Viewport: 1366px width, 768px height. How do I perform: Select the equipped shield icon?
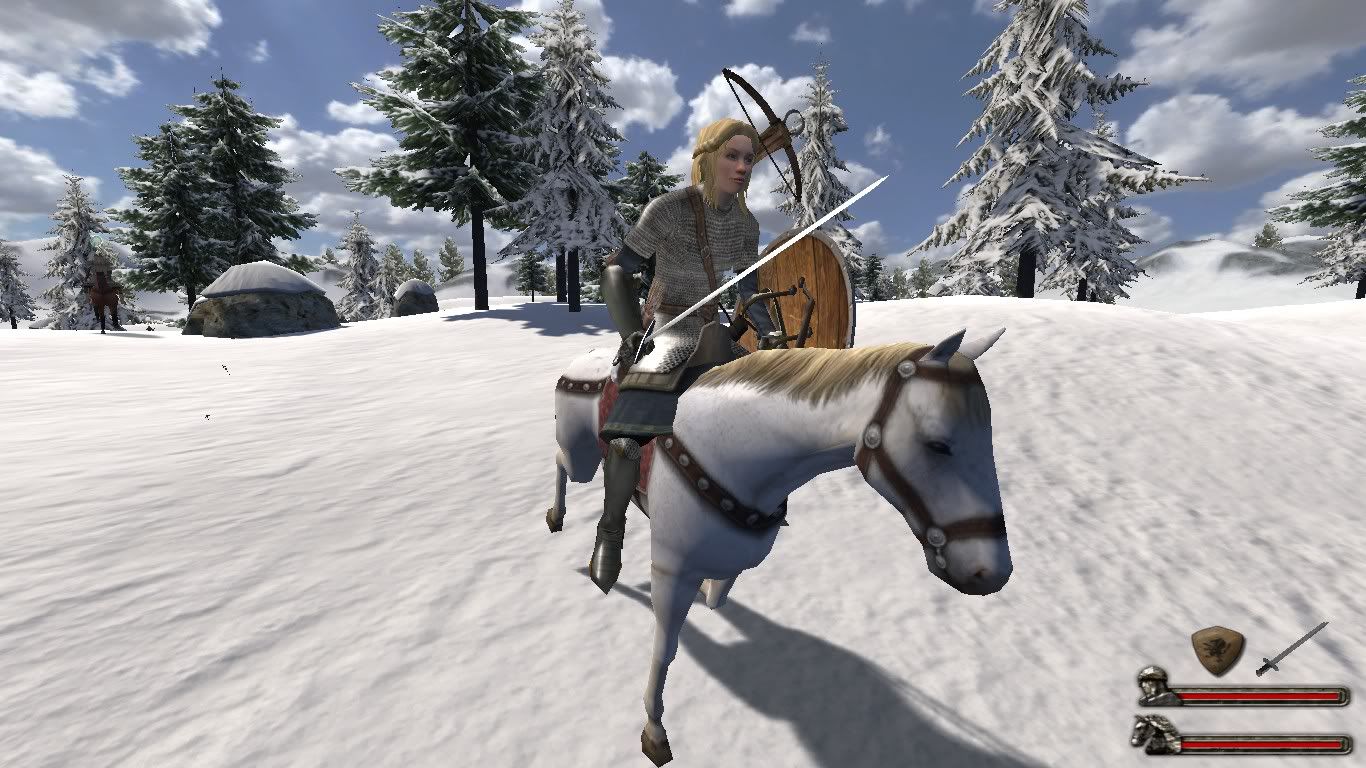click(1217, 649)
